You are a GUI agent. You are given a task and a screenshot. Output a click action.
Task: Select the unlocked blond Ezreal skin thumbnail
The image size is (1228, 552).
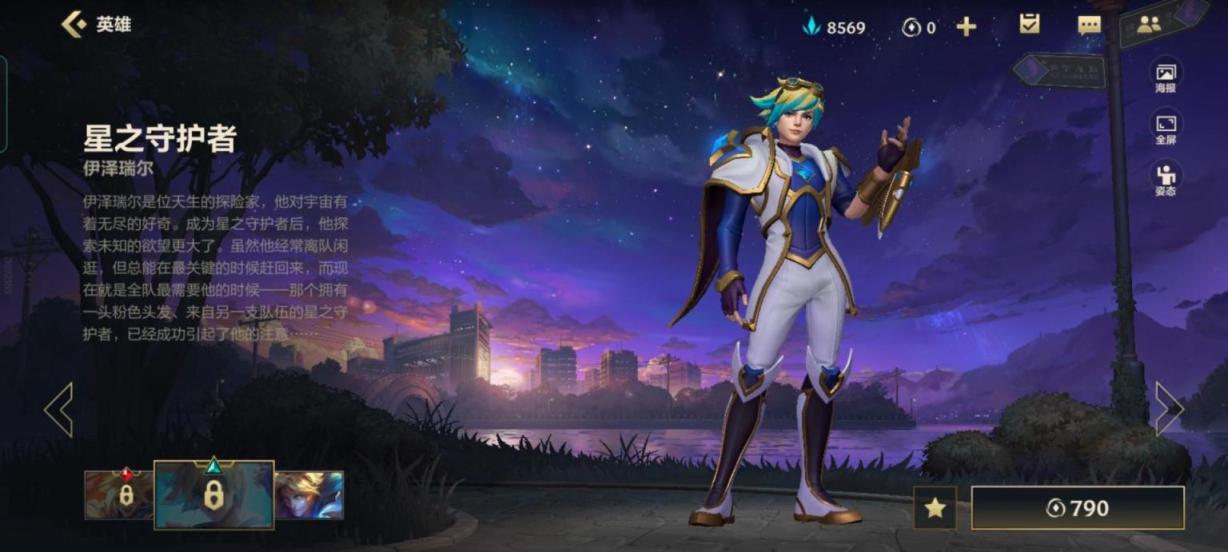pyautogui.click(x=309, y=495)
